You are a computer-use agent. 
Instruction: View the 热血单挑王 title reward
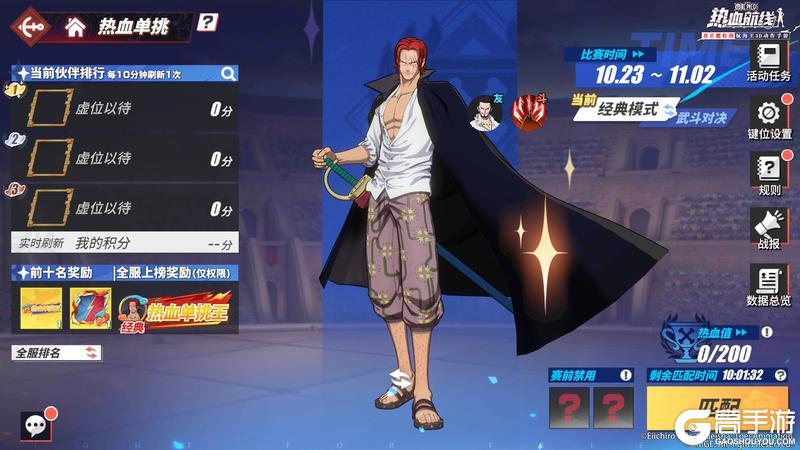tap(176, 310)
